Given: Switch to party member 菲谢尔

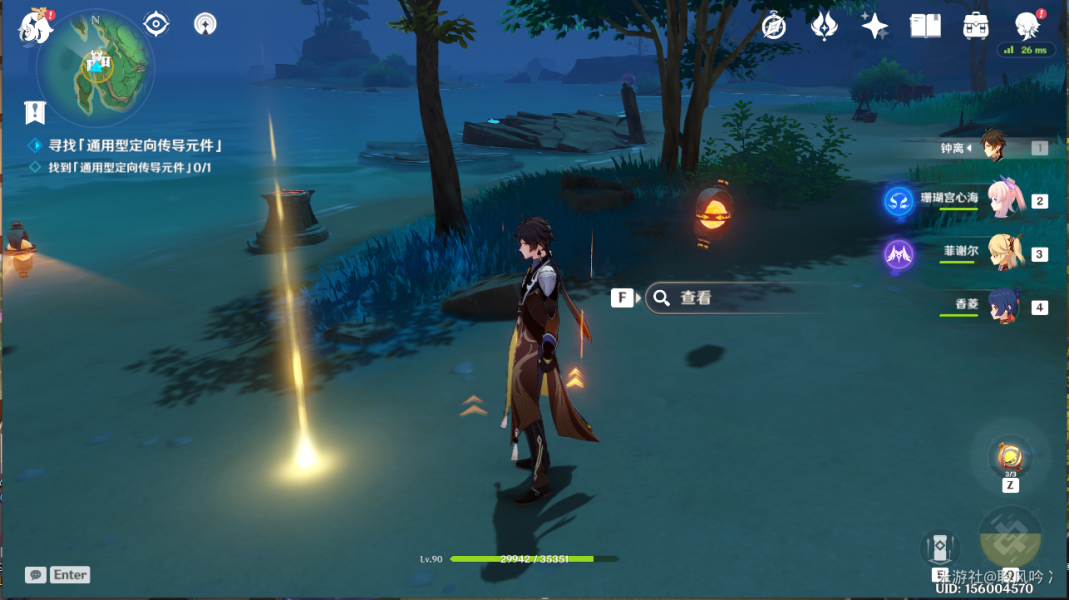Looking at the screenshot, I should click(1001, 253).
